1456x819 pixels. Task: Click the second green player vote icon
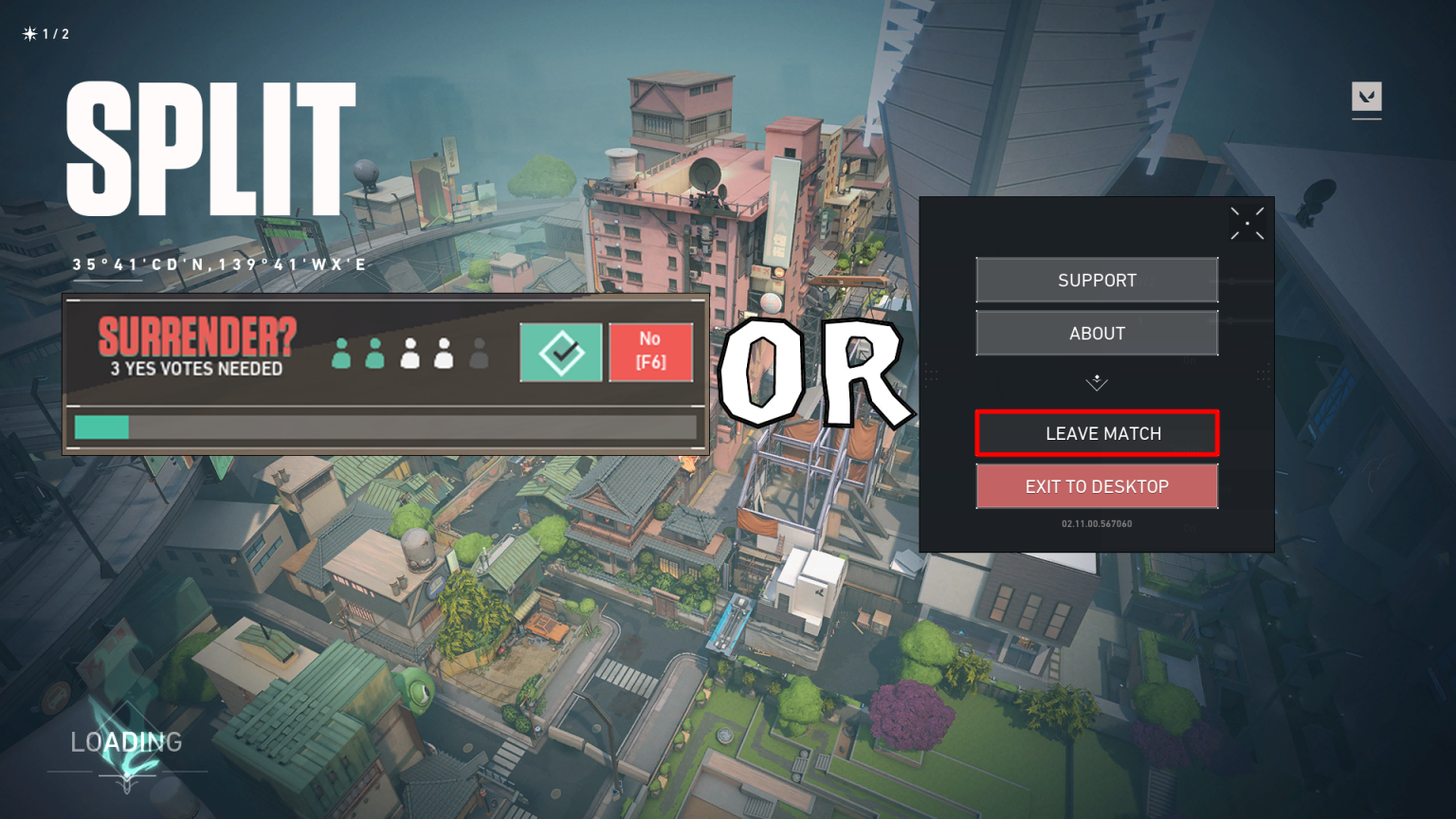pos(374,352)
